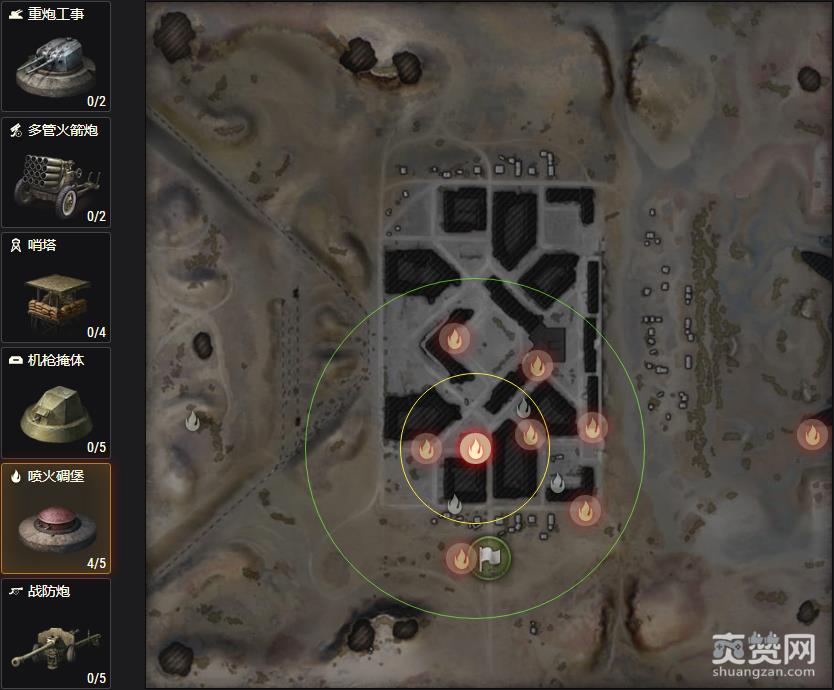Click the grey flame marker left of town
This screenshot has width=834, height=690.
coord(193,421)
